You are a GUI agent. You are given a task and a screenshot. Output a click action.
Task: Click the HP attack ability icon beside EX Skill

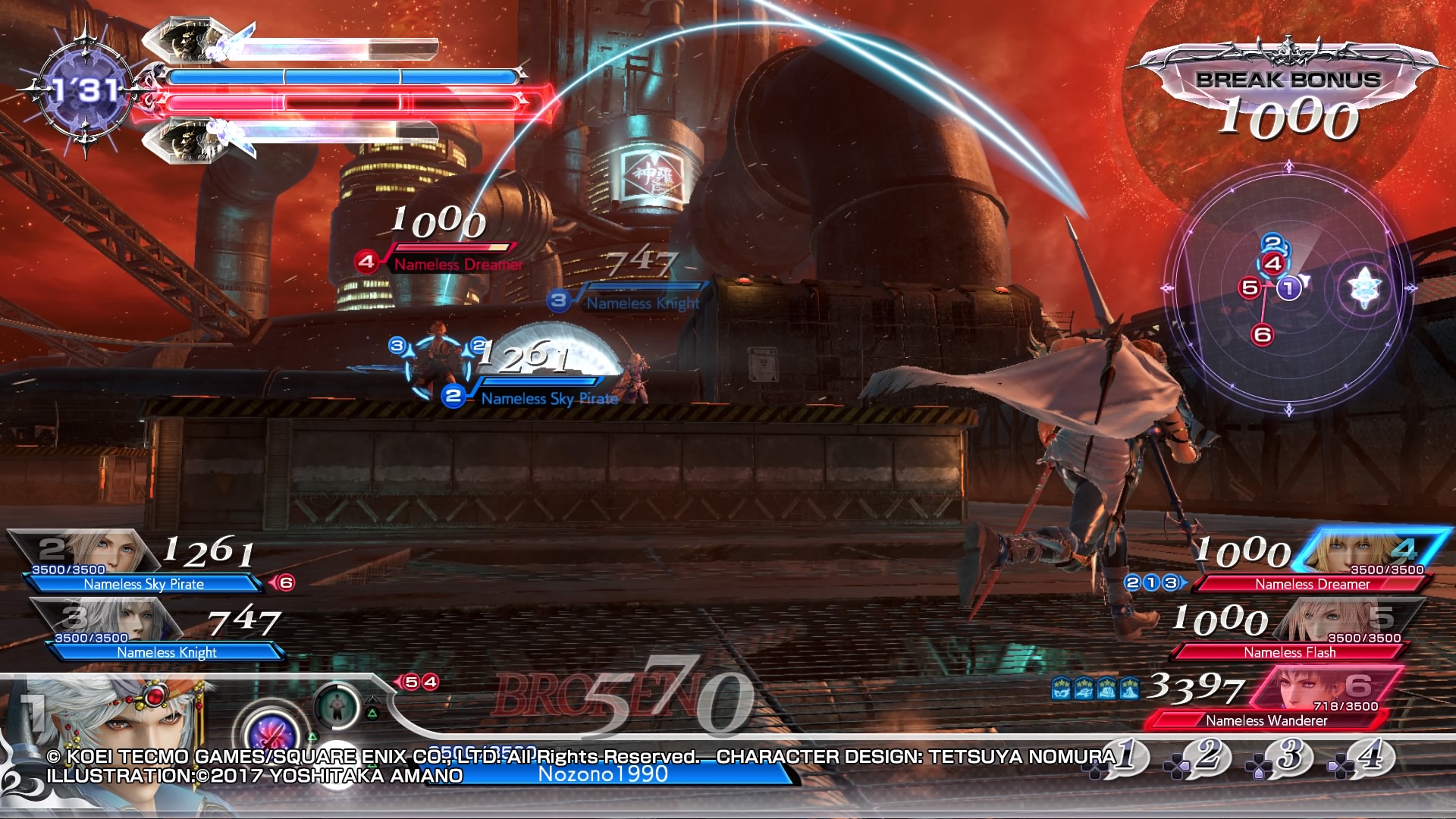tap(337, 707)
